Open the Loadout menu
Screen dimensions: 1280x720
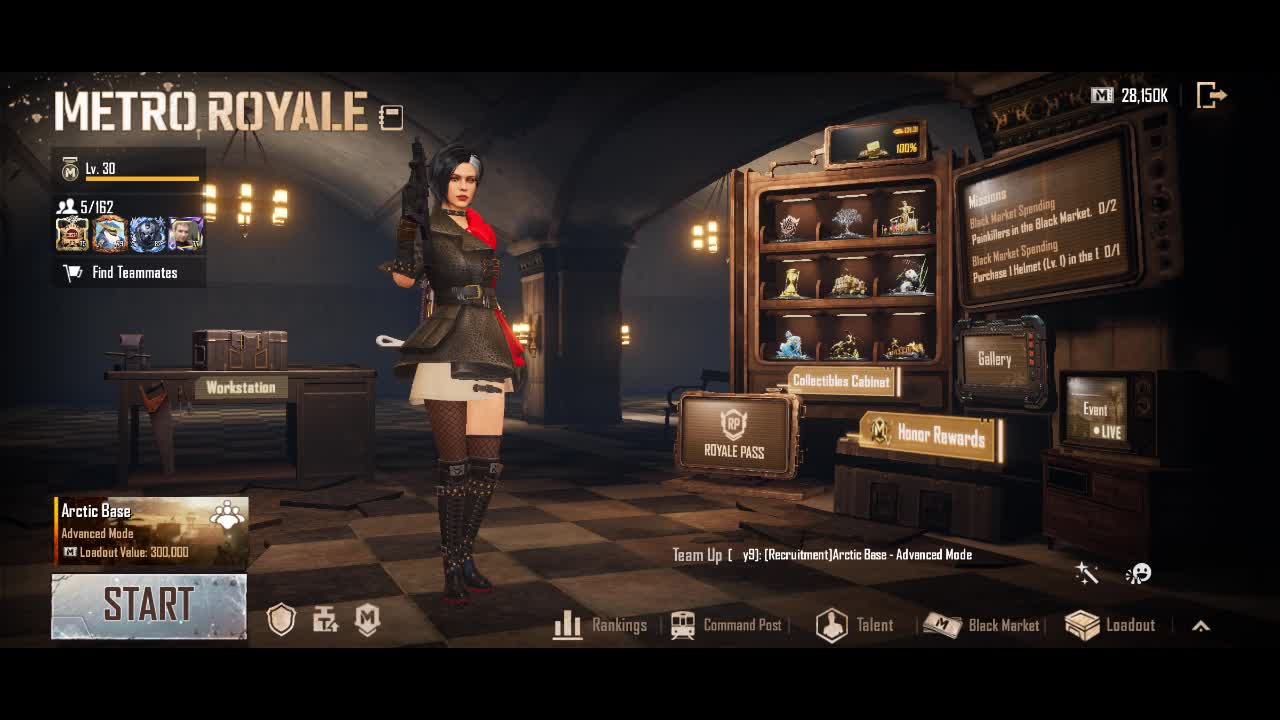[x=1110, y=625]
